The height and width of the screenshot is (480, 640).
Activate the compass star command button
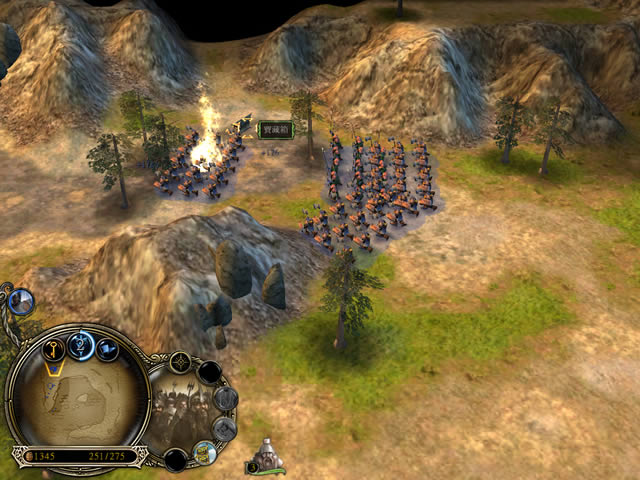pos(182,363)
